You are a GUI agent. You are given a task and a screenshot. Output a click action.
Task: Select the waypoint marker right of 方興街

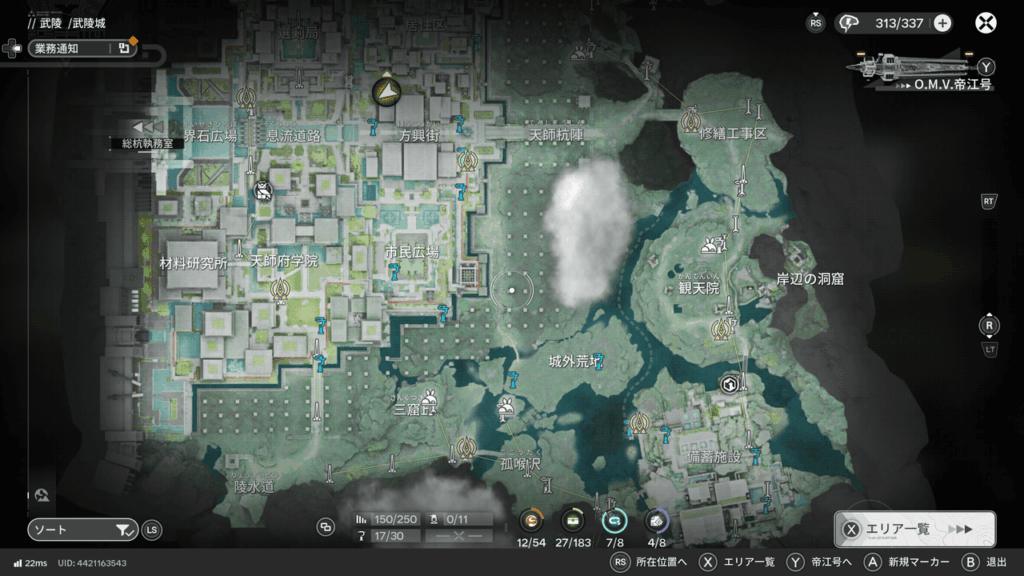pos(465,159)
